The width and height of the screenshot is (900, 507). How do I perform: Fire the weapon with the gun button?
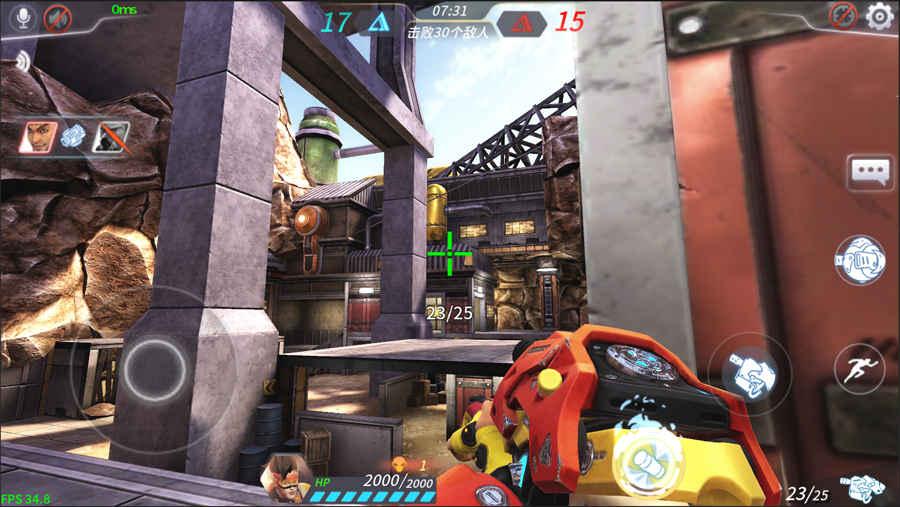pyautogui.click(x=748, y=374)
